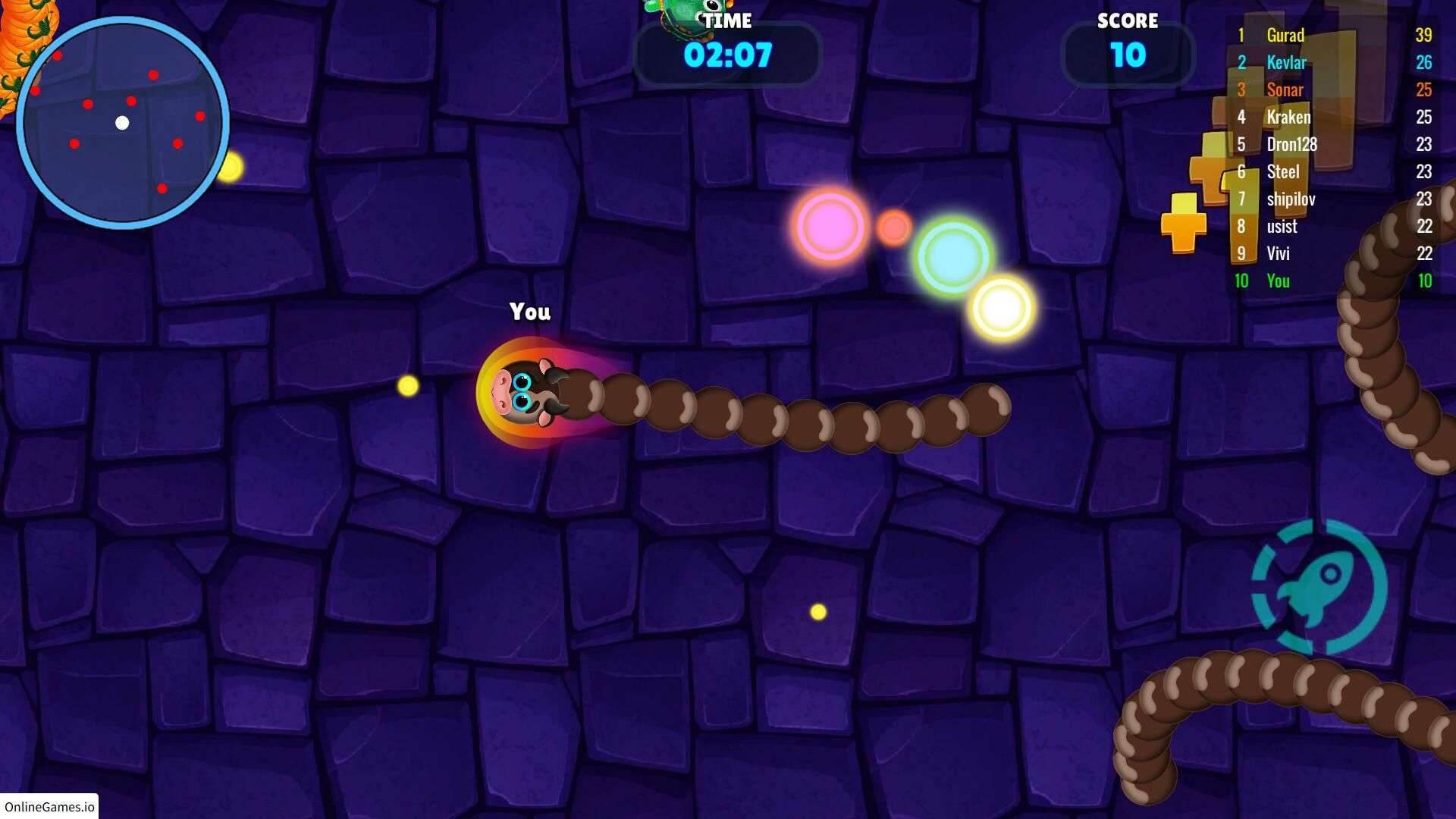
Task: Activate the rocket speed boost button
Action: 1319,586
